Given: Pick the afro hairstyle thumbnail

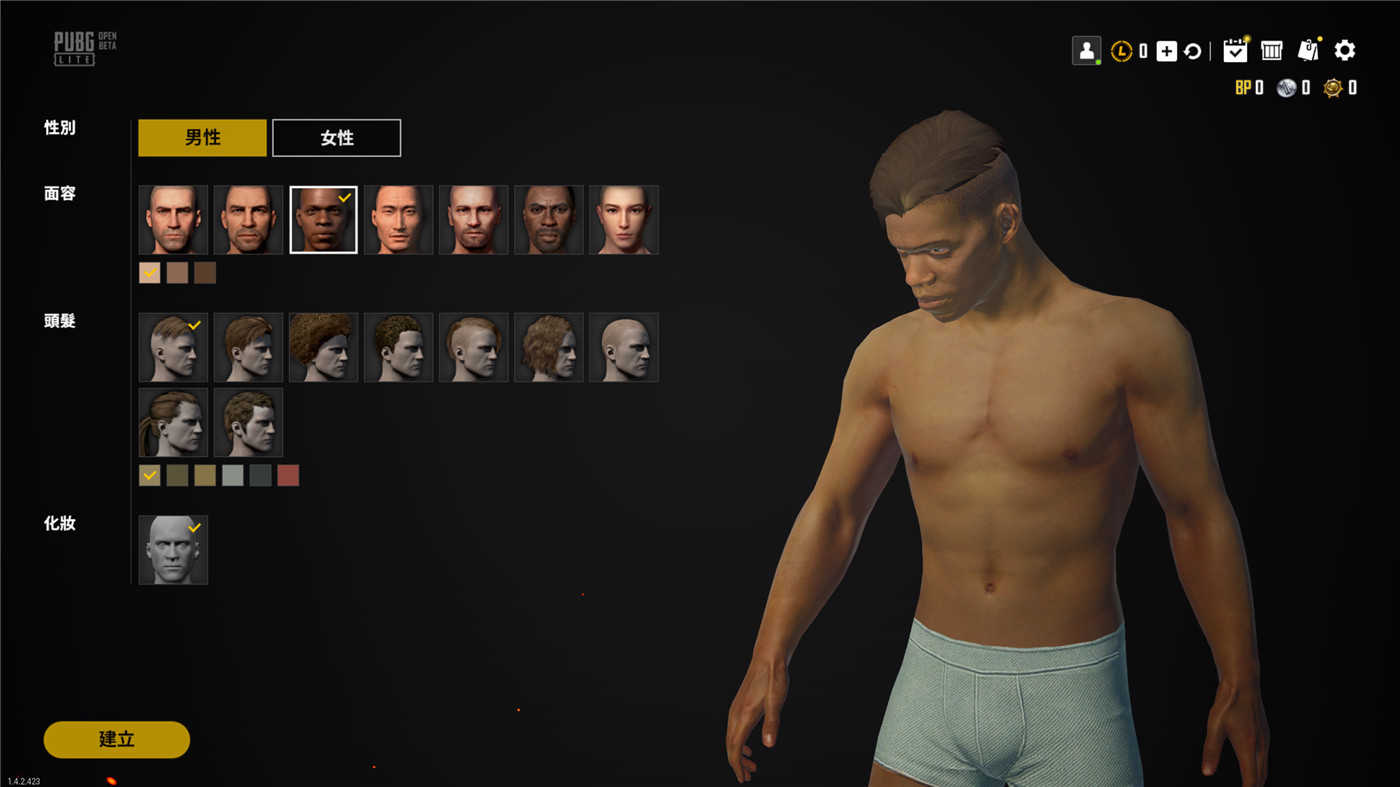Looking at the screenshot, I should coord(322,346).
